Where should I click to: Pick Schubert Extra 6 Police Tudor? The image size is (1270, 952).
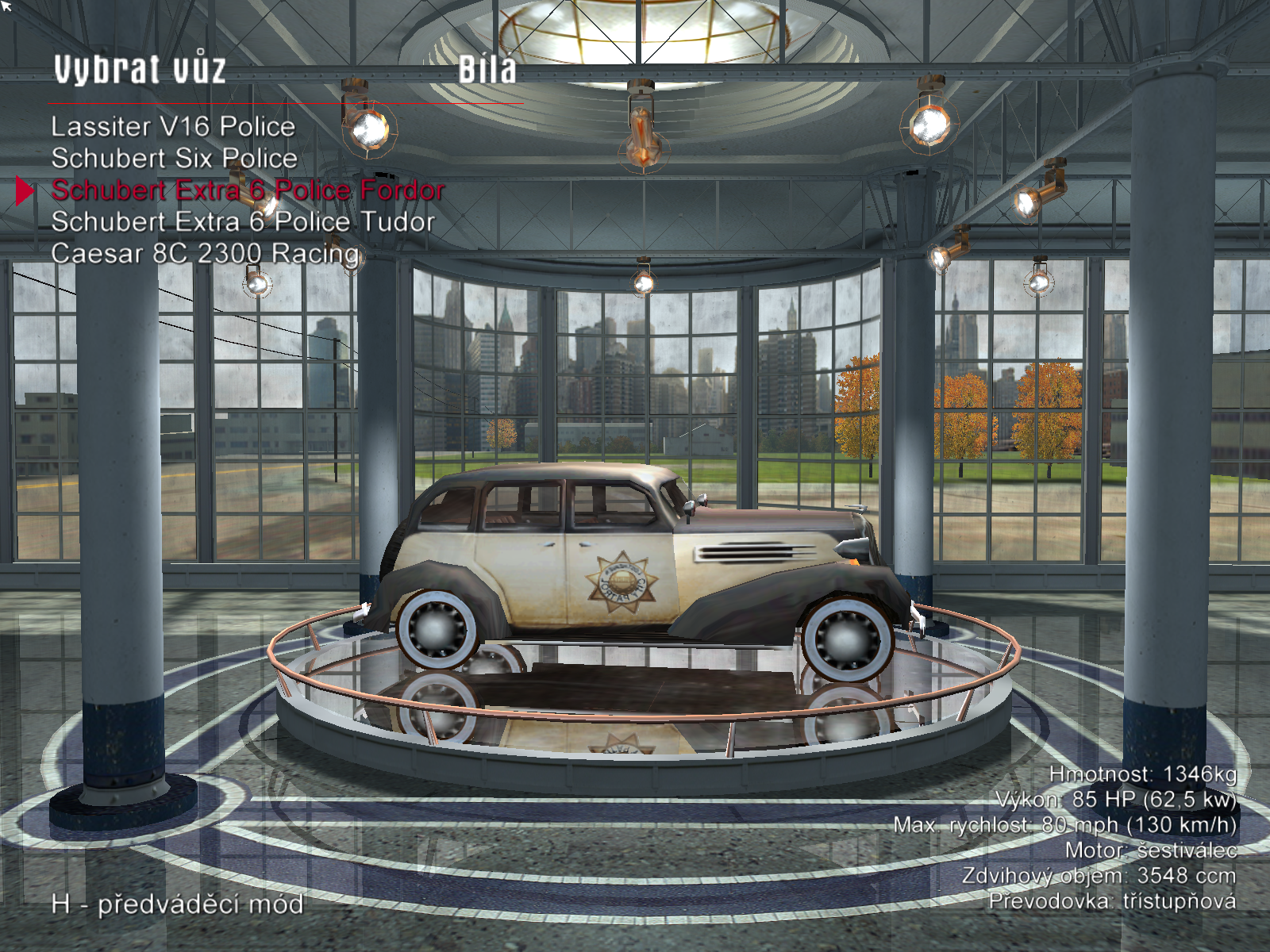pyautogui.click(x=243, y=222)
